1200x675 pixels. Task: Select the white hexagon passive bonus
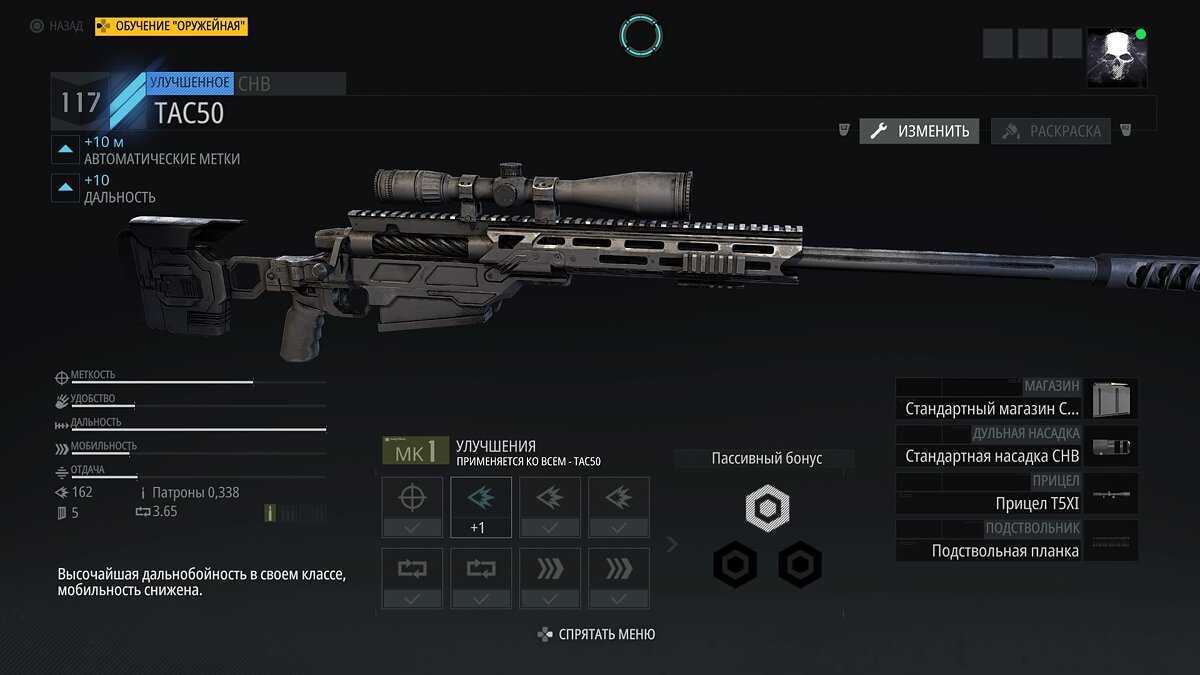point(767,509)
